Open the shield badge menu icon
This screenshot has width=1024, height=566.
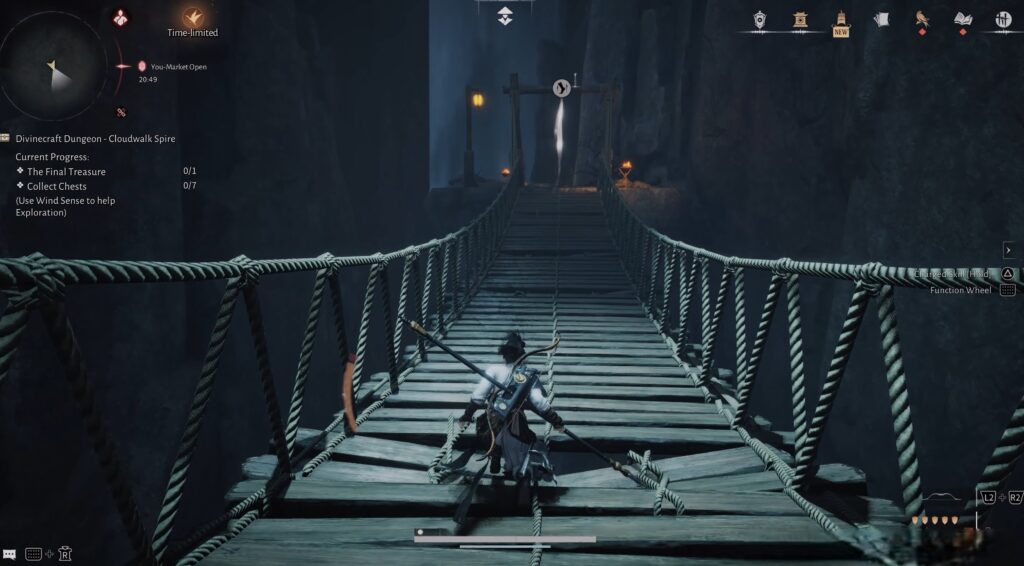[x=760, y=19]
